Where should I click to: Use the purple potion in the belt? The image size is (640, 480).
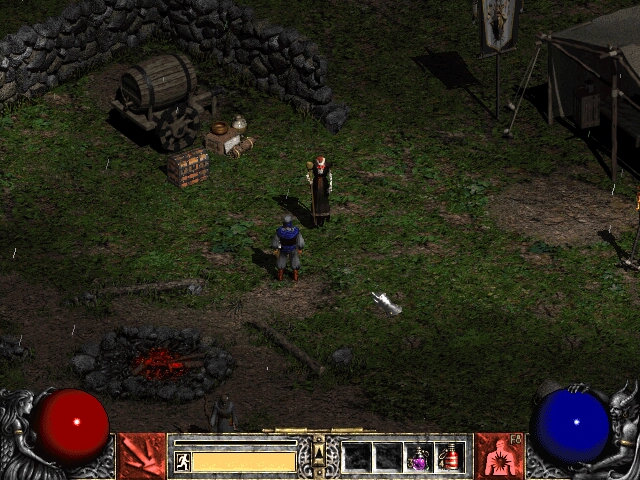pyautogui.click(x=419, y=457)
